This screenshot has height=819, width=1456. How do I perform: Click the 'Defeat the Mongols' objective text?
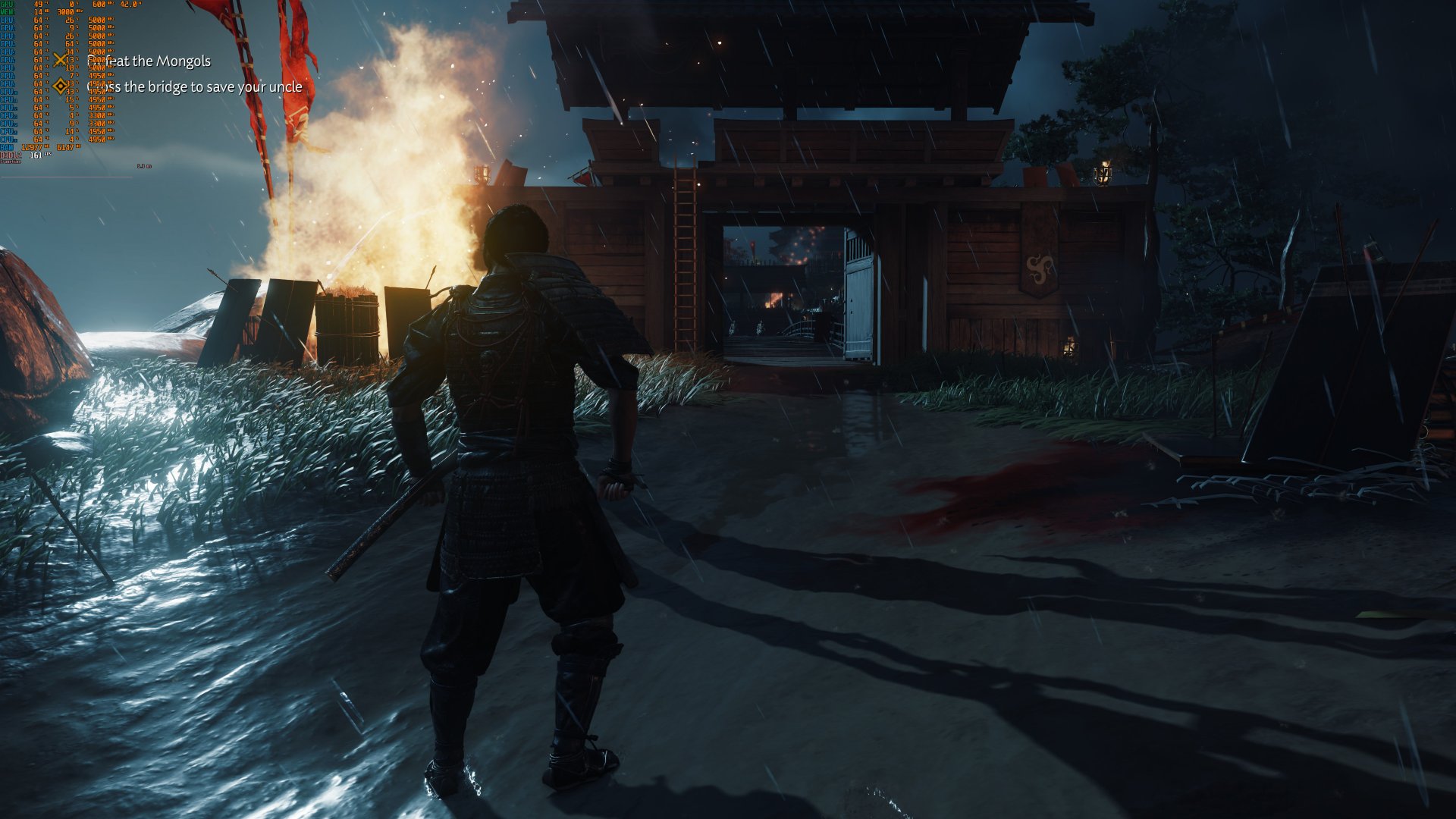(x=150, y=62)
